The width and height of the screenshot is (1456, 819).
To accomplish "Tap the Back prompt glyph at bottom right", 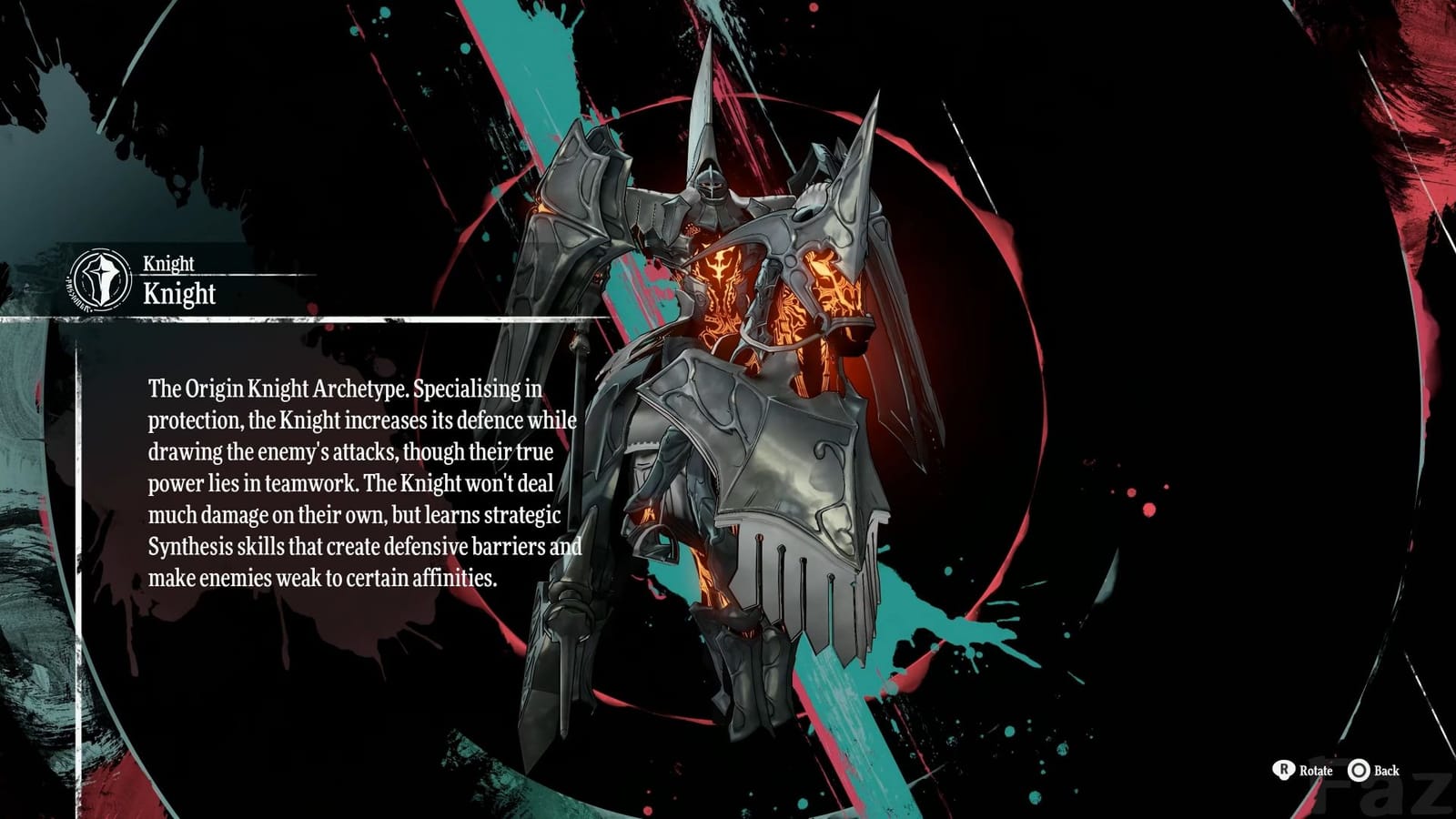I will point(1360,770).
